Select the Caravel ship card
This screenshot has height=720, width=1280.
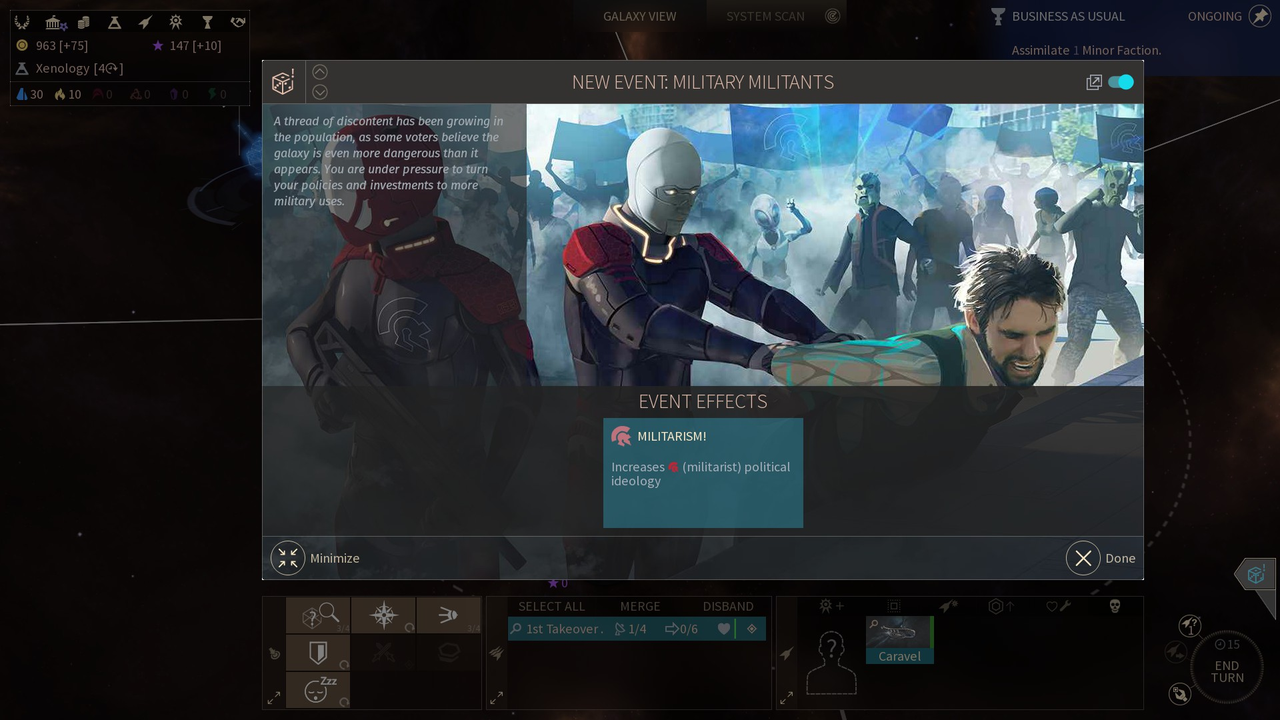899,639
